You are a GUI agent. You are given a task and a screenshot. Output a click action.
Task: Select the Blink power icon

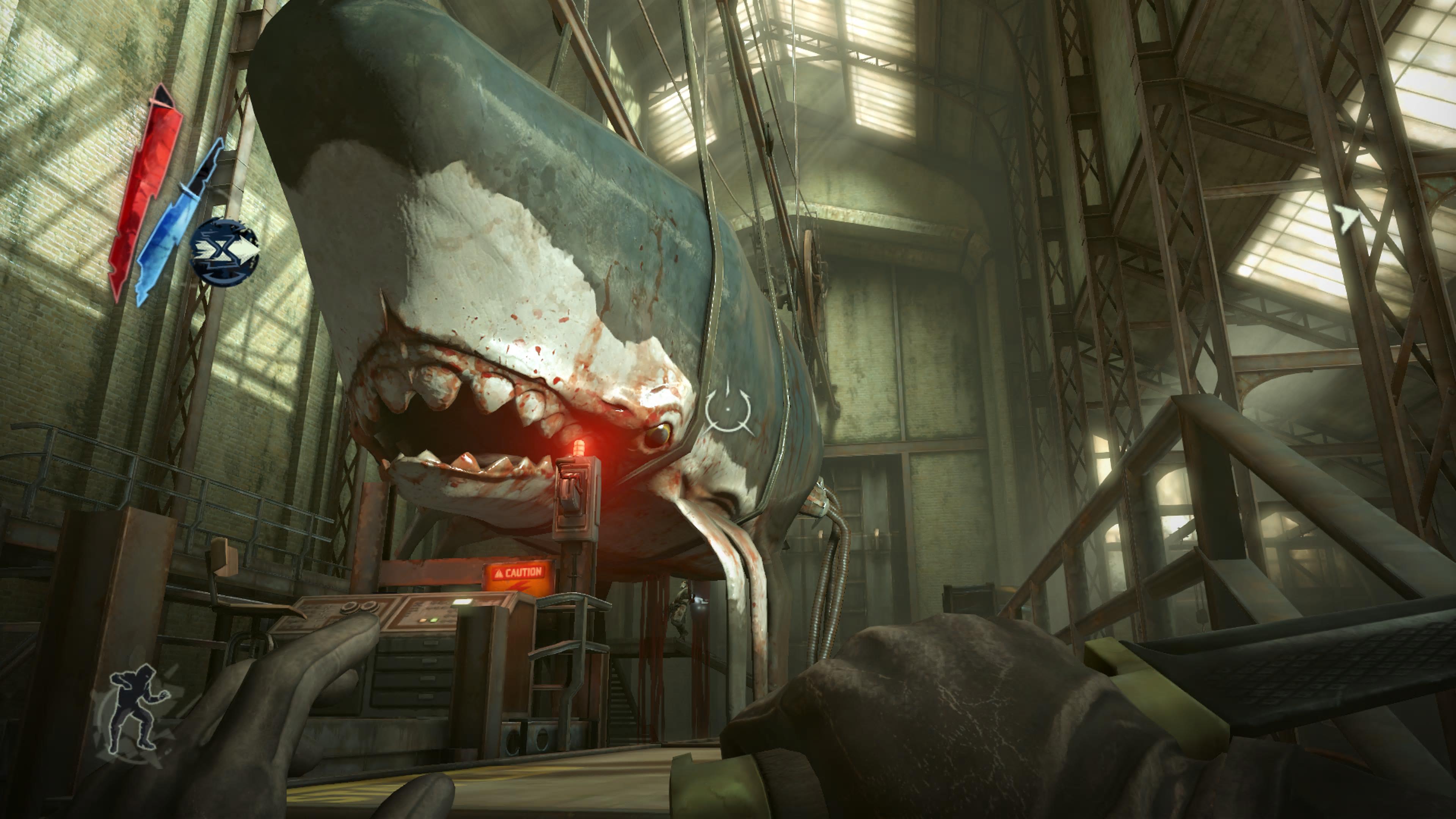pos(224,252)
